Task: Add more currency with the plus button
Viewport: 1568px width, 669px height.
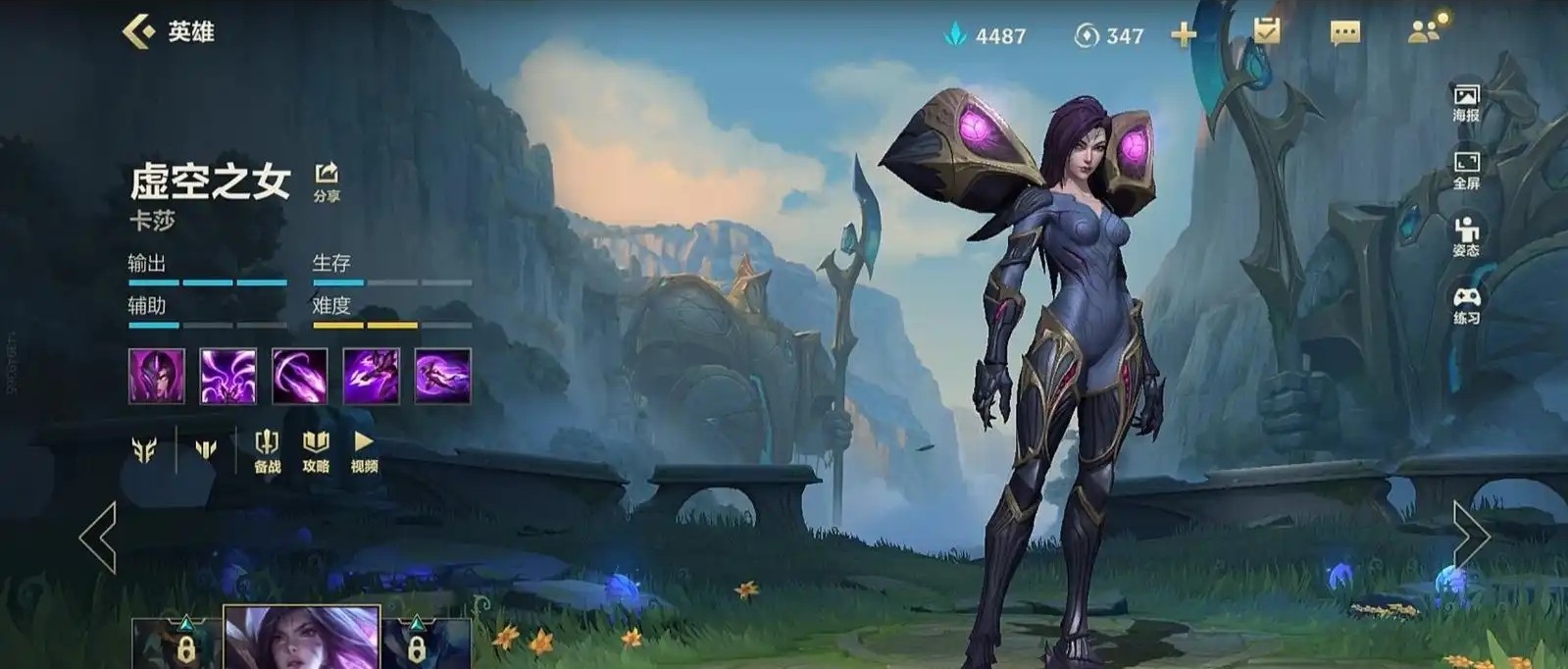Action: tap(1184, 35)
